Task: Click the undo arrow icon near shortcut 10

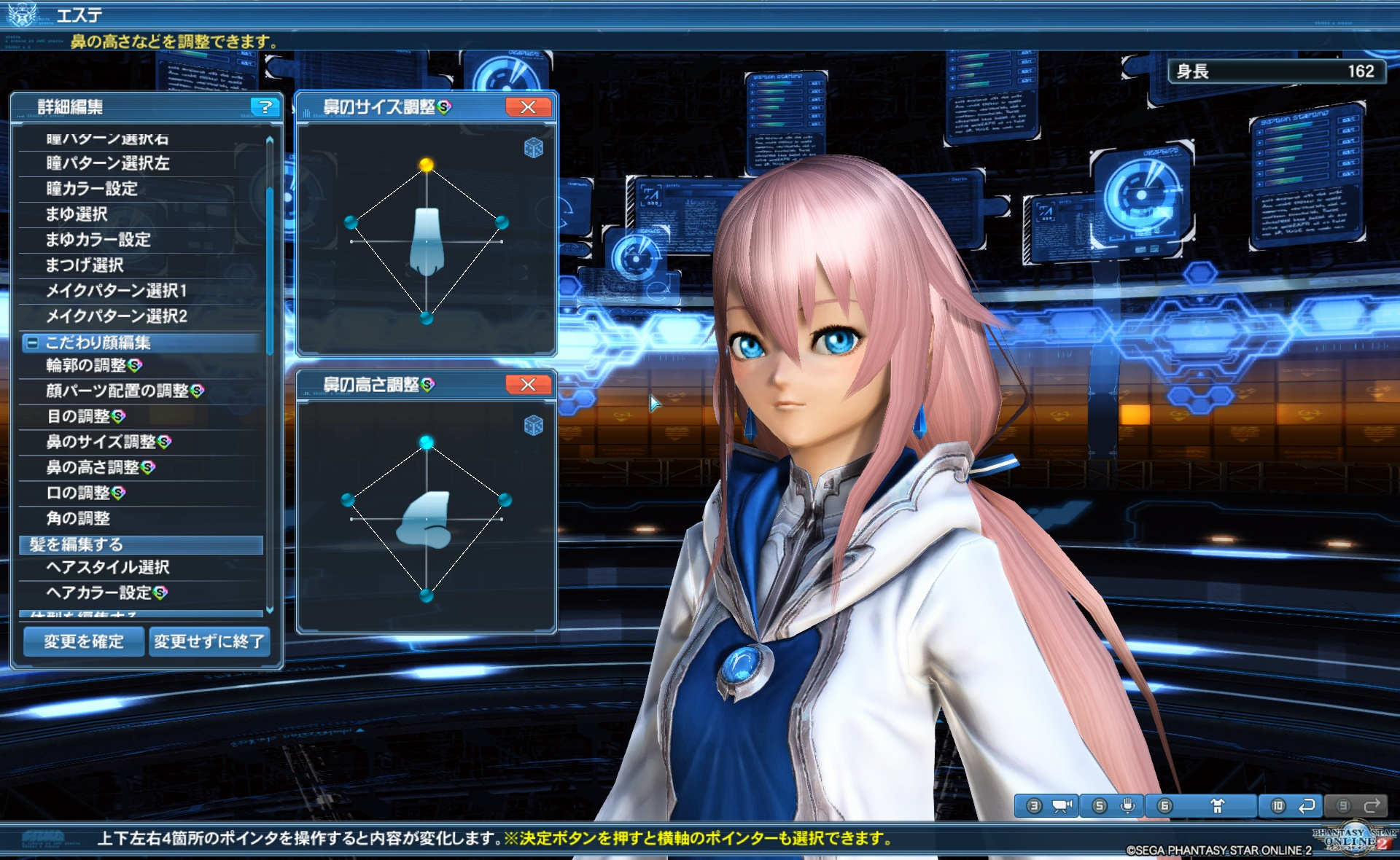Action: click(1307, 805)
